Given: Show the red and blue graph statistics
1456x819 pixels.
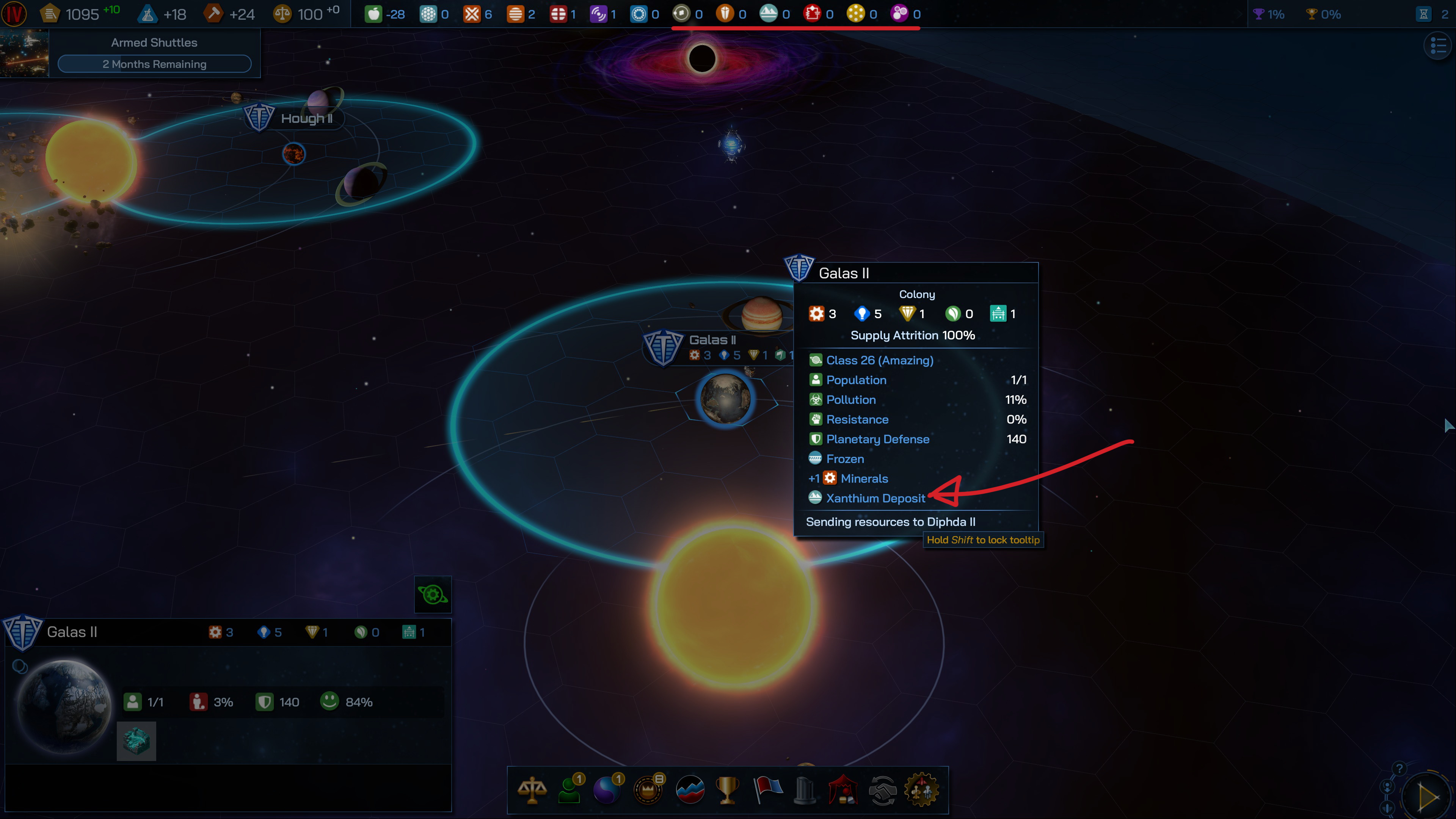Looking at the screenshot, I should point(690,790).
